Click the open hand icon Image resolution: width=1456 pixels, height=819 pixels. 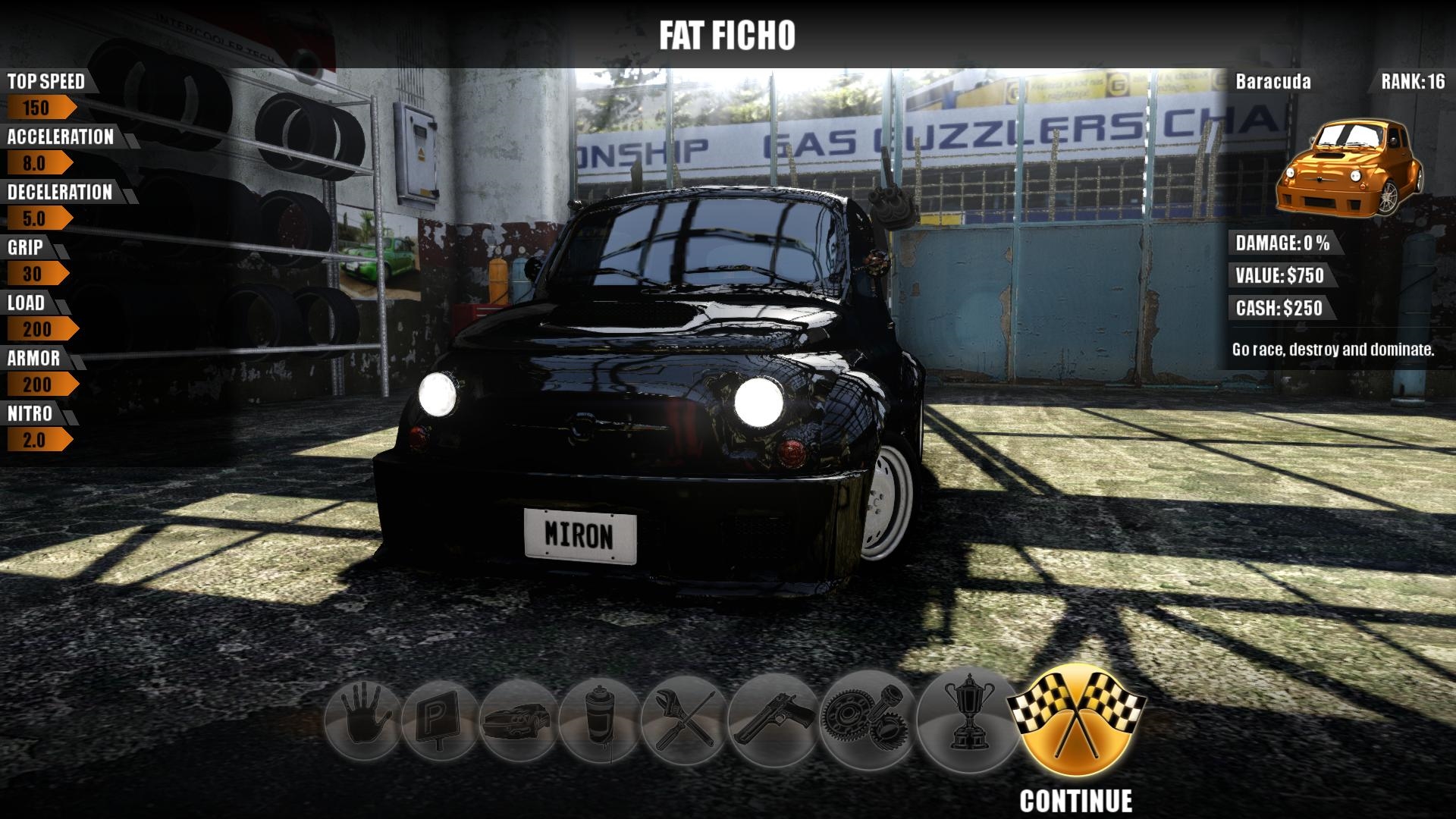(362, 720)
